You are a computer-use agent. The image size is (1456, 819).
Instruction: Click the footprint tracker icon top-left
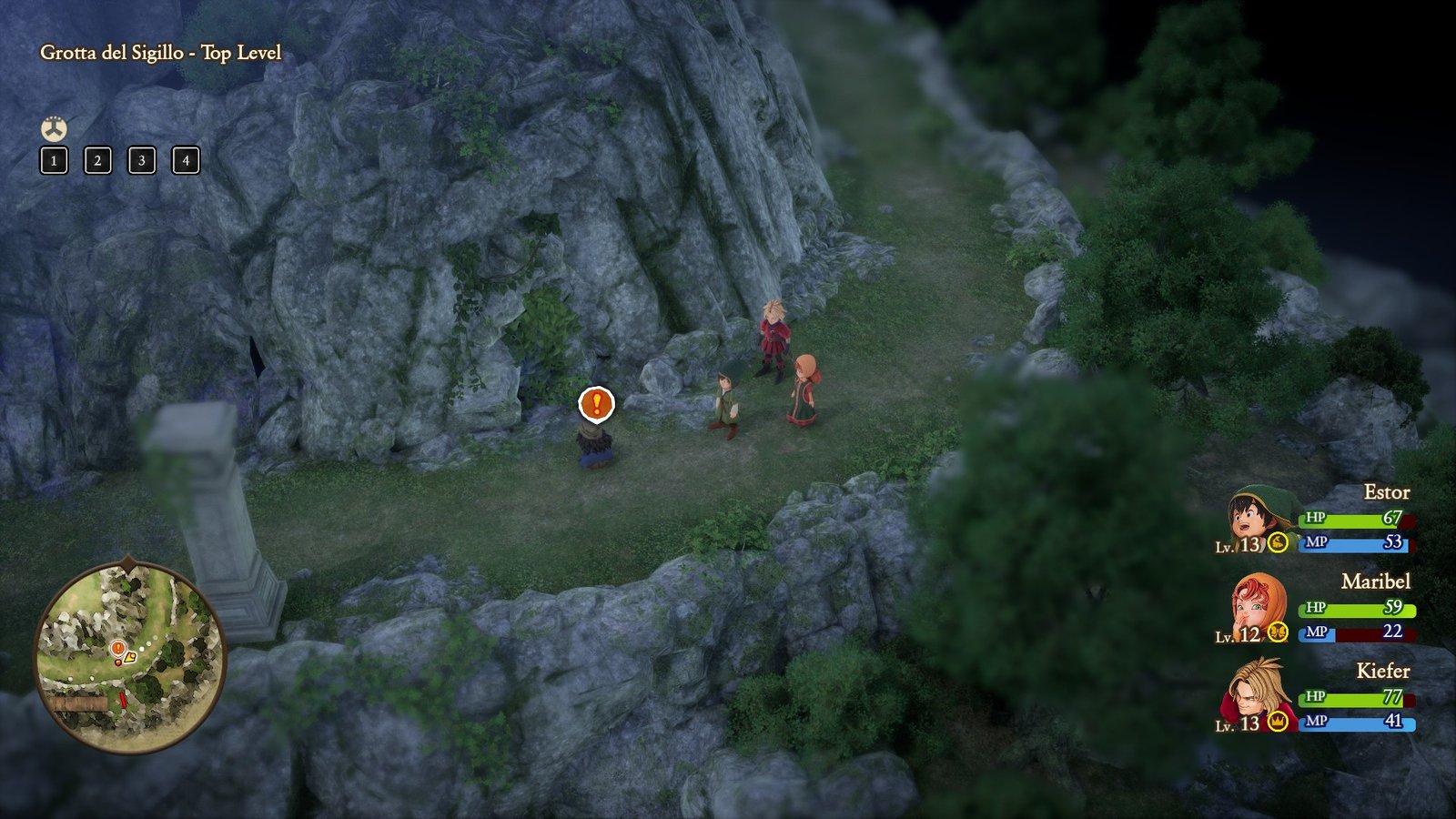[53, 128]
